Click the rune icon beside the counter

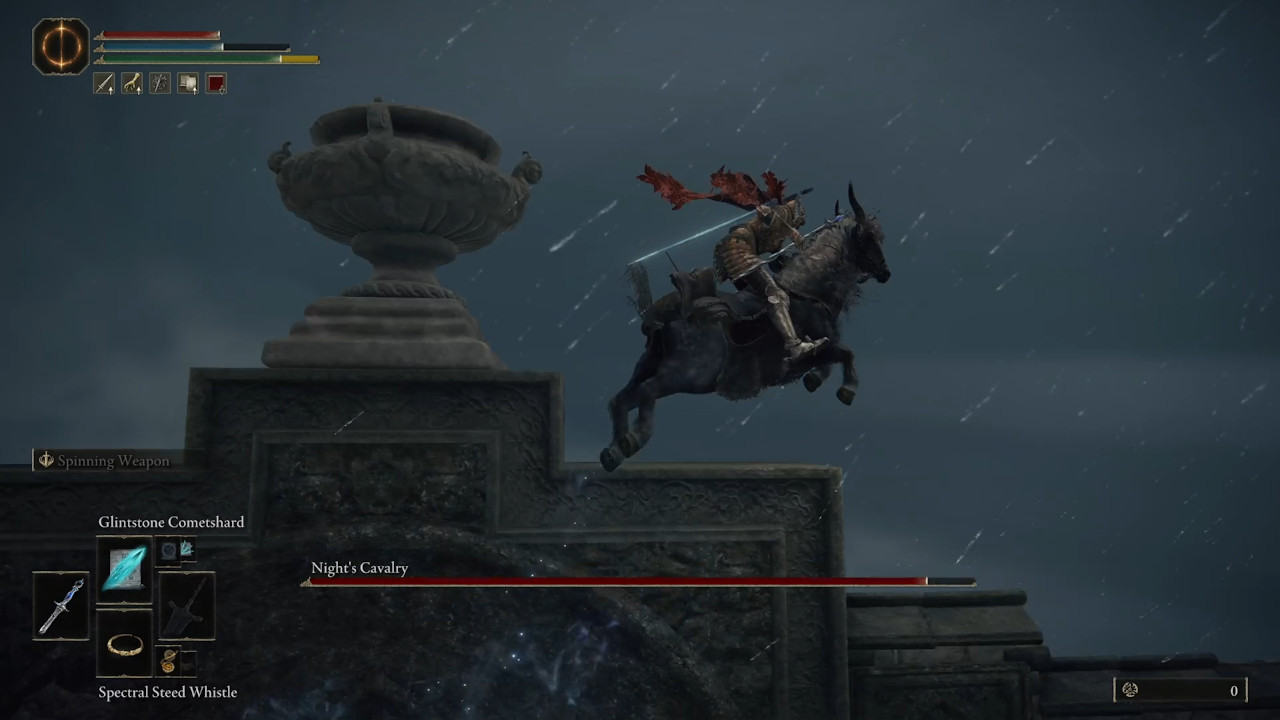pyautogui.click(x=1129, y=690)
